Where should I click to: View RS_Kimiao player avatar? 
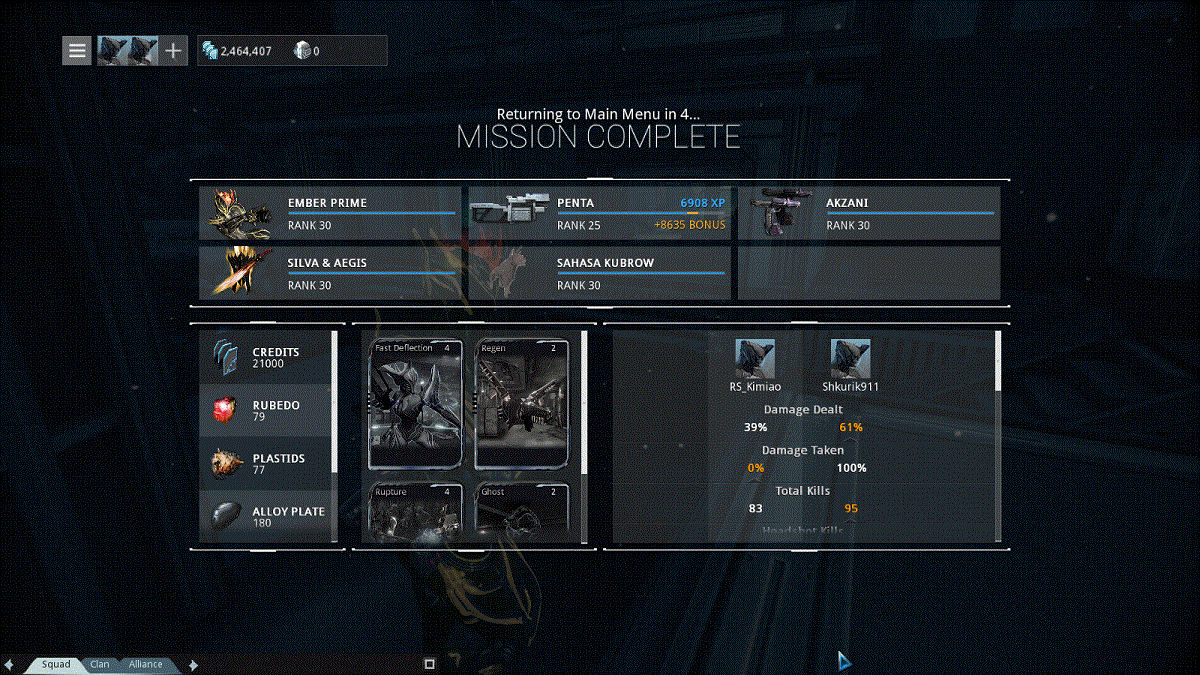click(755, 358)
